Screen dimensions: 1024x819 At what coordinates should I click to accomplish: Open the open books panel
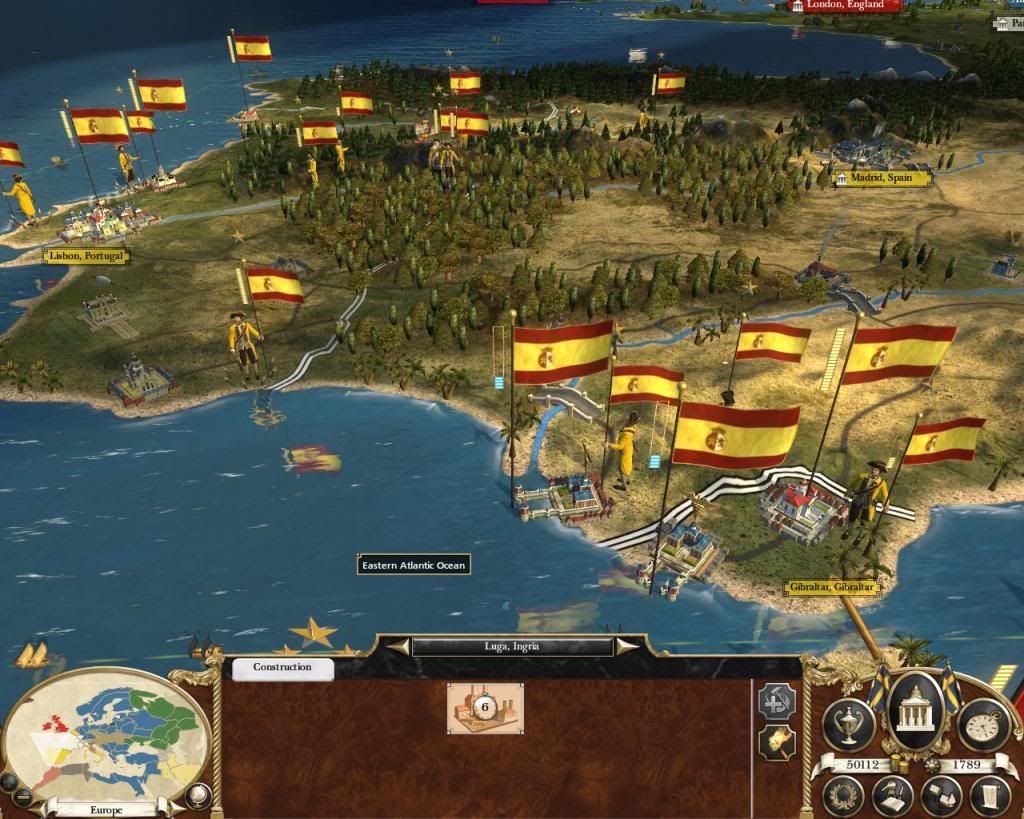click(x=940, y=796)
